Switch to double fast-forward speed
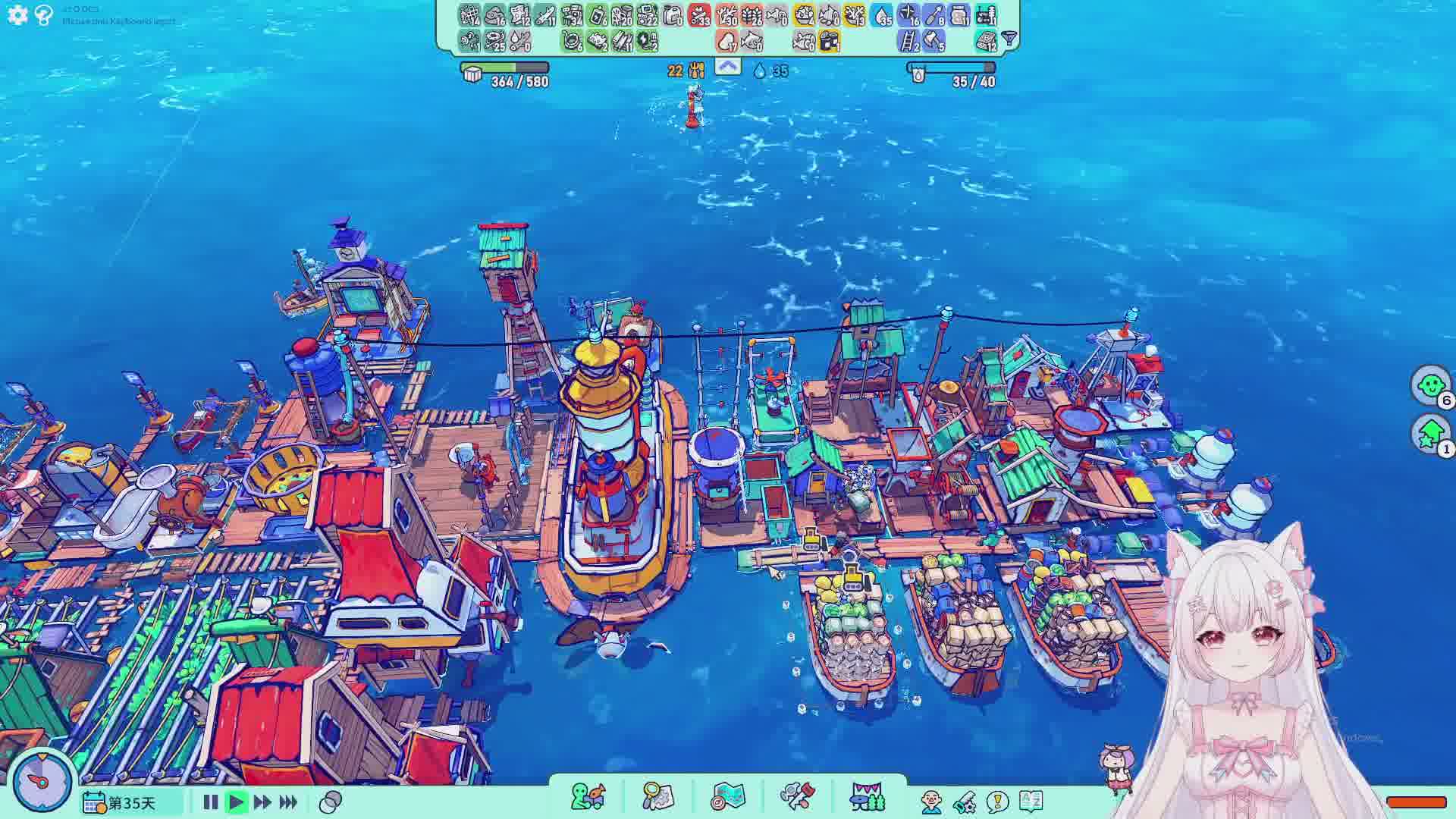This screenshot has height=819, width=1456. (262, 802)
